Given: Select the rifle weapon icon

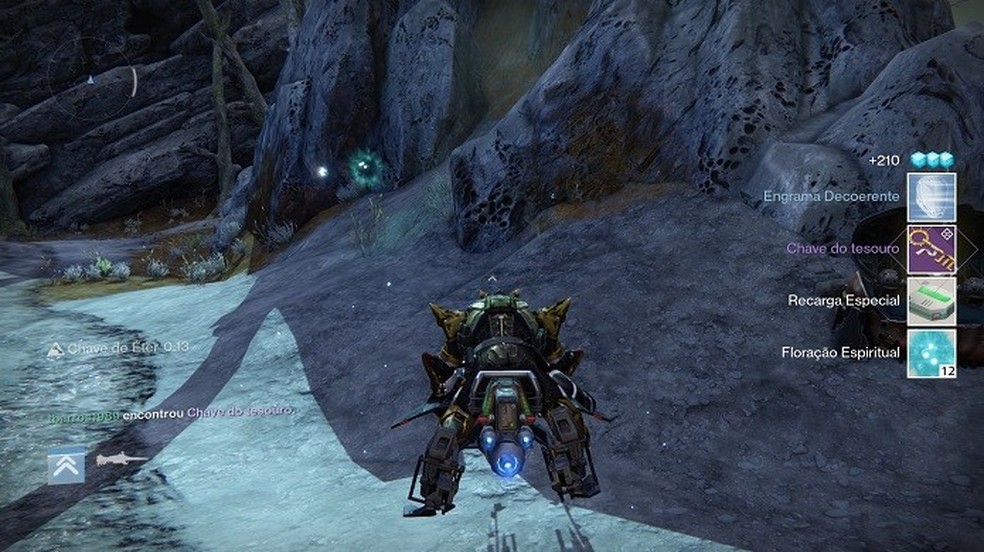Looking at the screenshot, I should (121, 460).
